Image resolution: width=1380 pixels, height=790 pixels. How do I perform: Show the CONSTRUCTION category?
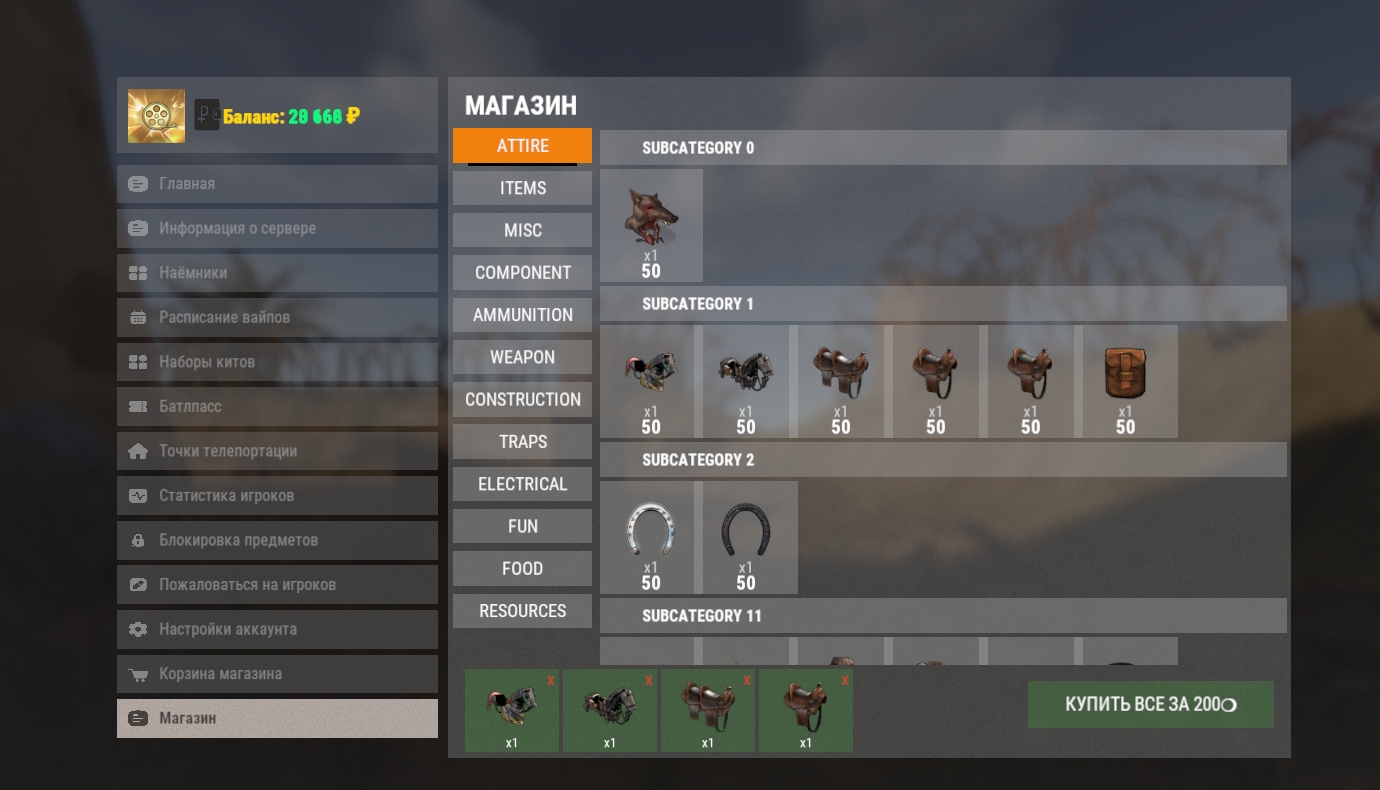coord(522,399)
